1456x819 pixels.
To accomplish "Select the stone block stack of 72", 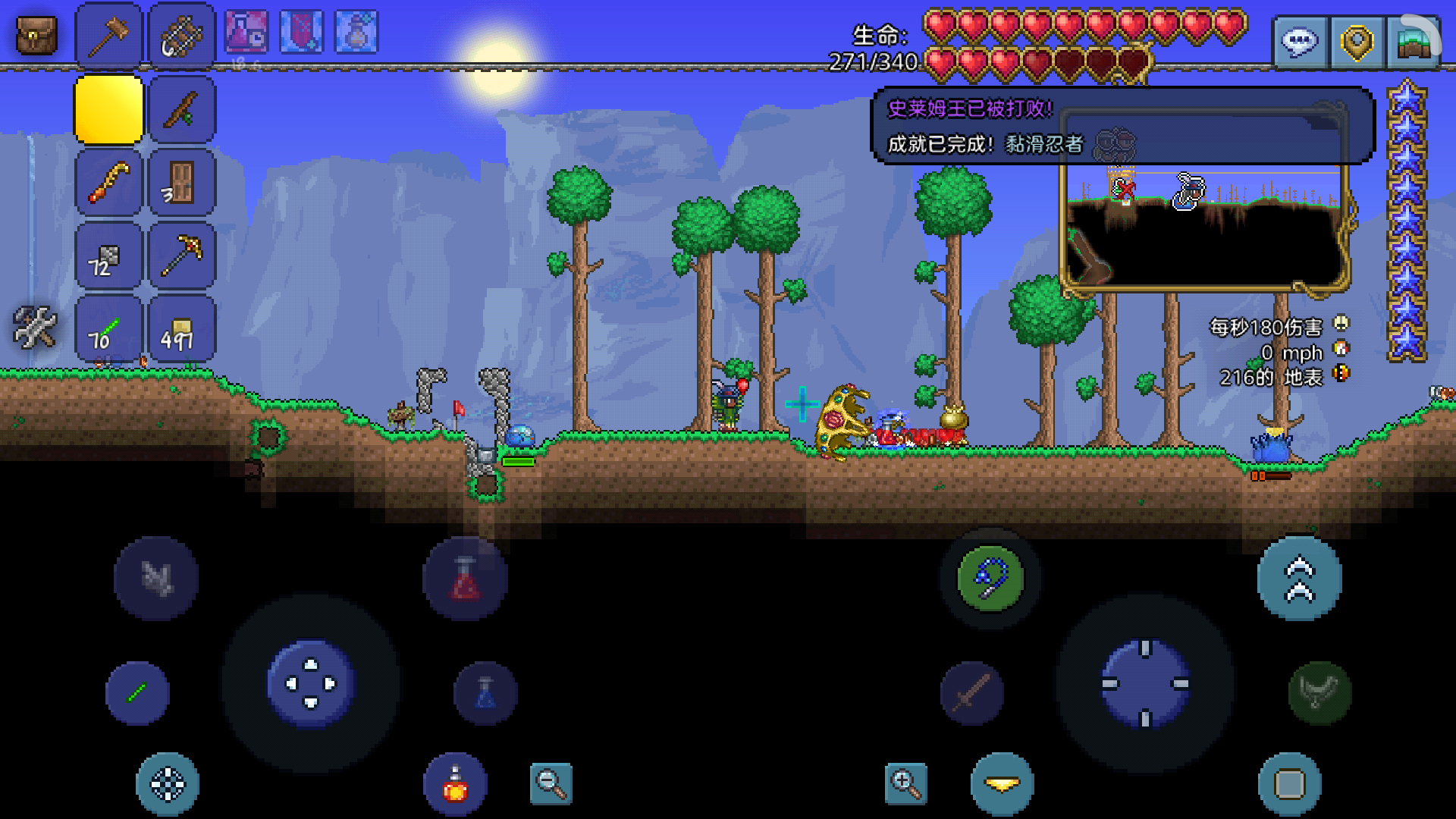I will tap(108, 256).
